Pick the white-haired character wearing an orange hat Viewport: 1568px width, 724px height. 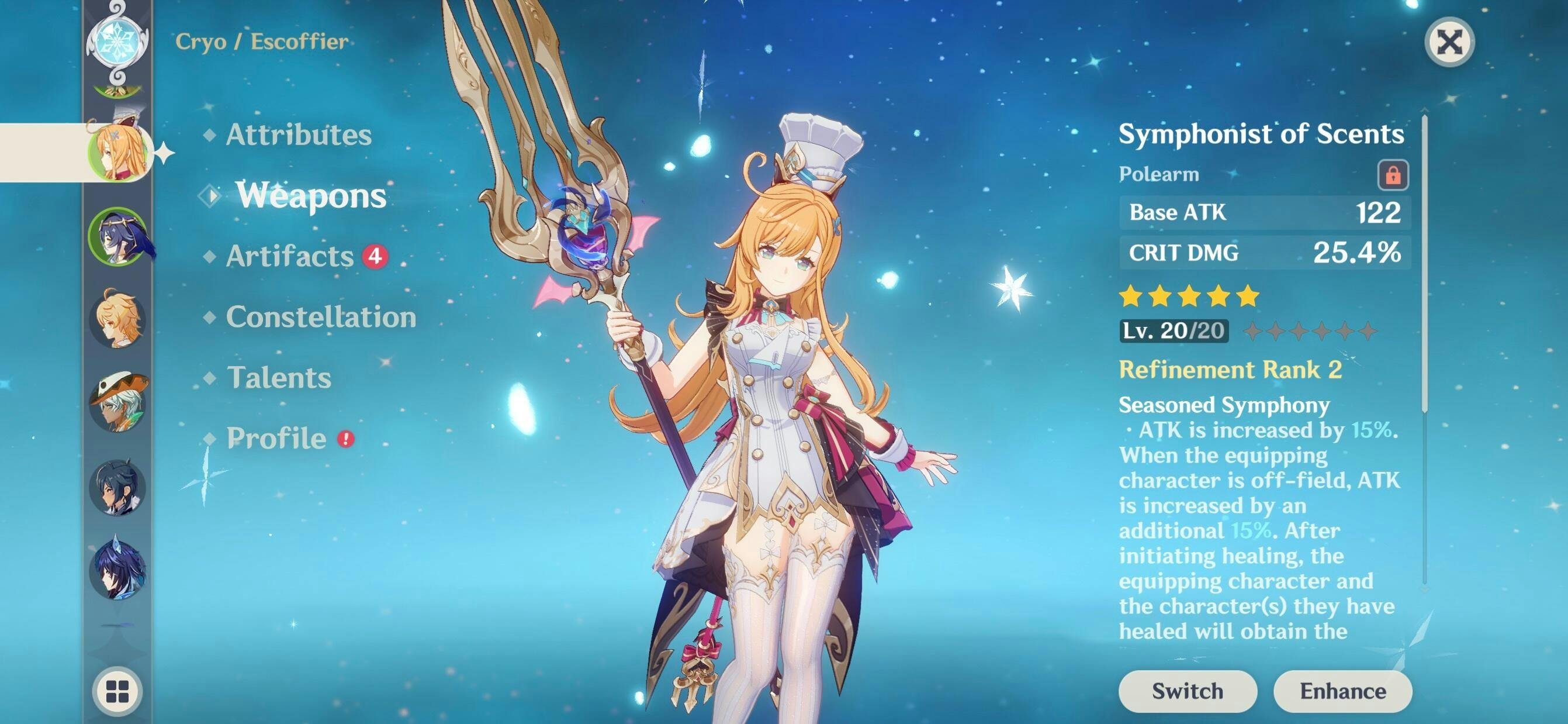click(x=117, y=402)
